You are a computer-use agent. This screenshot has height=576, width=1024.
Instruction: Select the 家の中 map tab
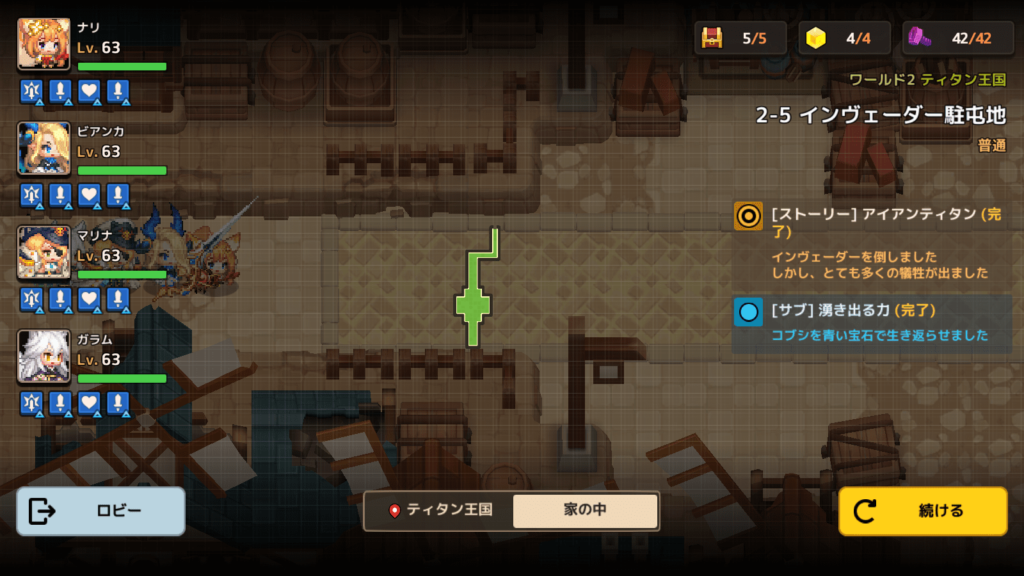tap(585, 510)
